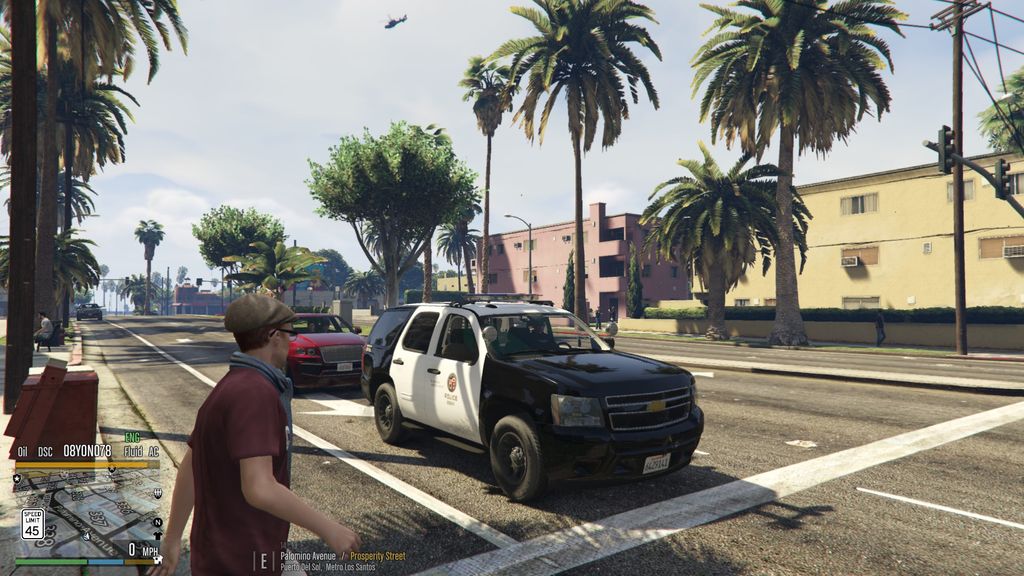Select the ENG engine indicator
The image size is (1024, 576).
(x=132, y=437)
